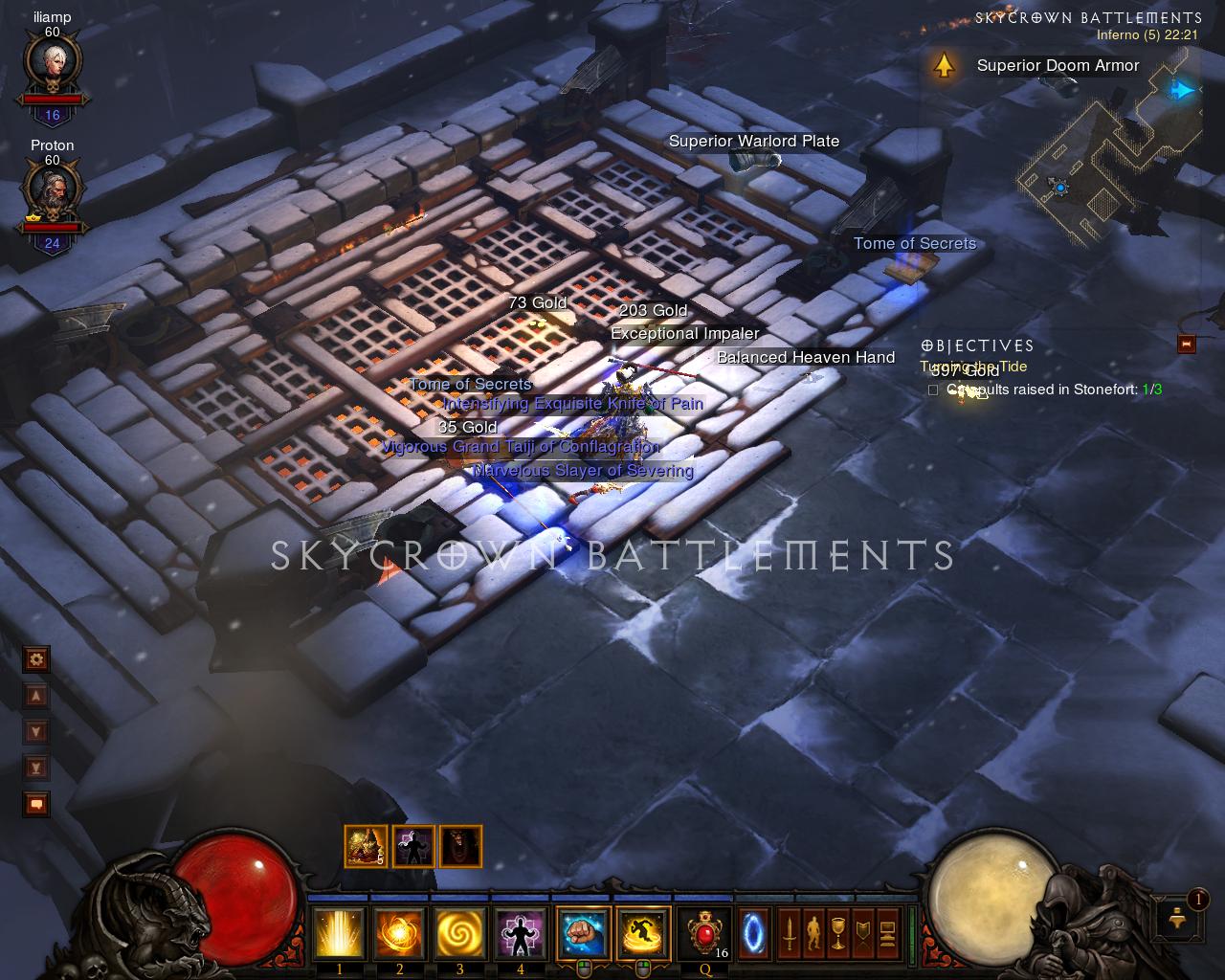The image size is (1225, 980).
Task: Open chat settings with the gear button
Action: coord(36,658)
